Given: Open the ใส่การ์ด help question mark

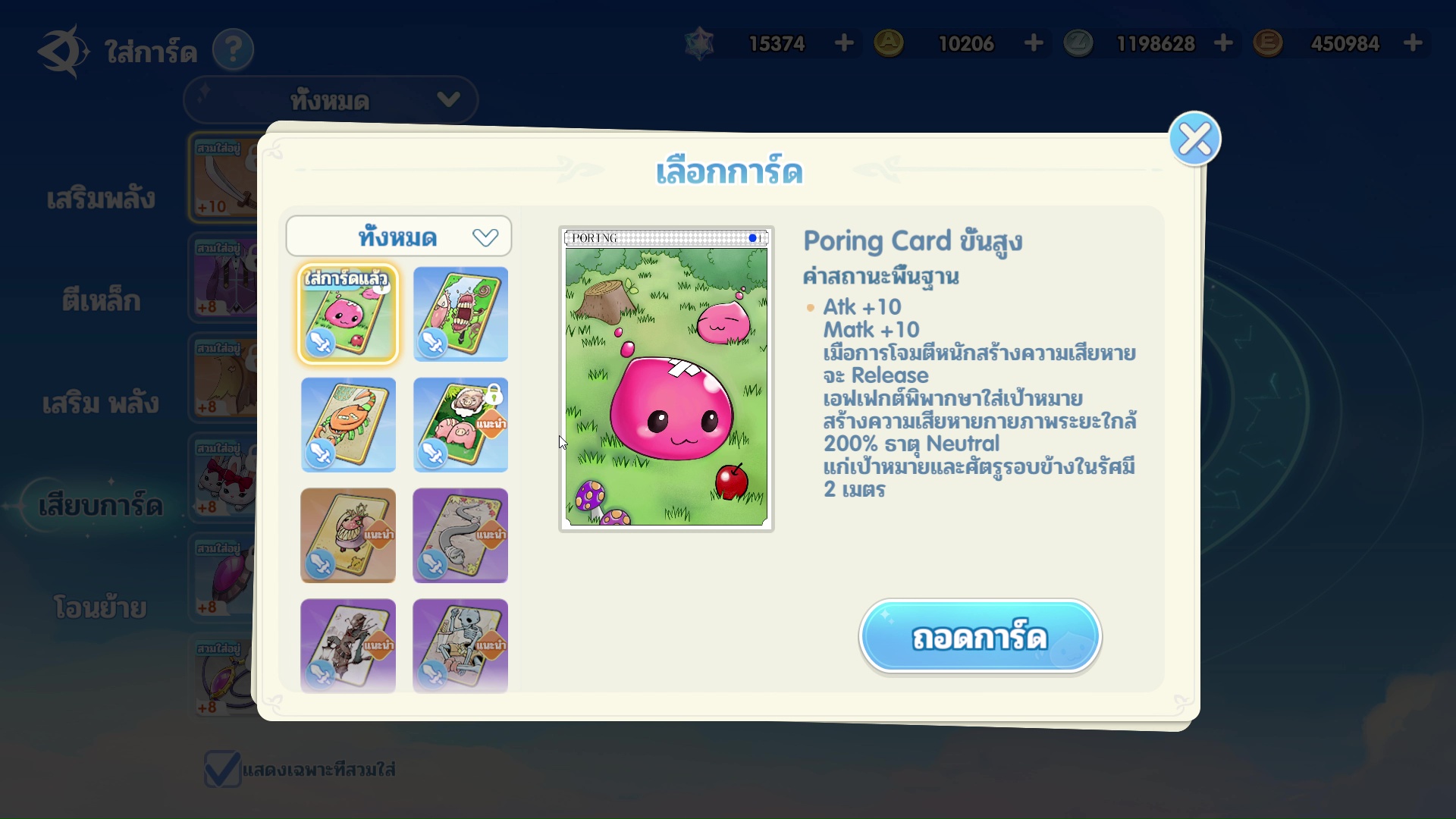Looking at the screenshot, I should click(233, 50).
